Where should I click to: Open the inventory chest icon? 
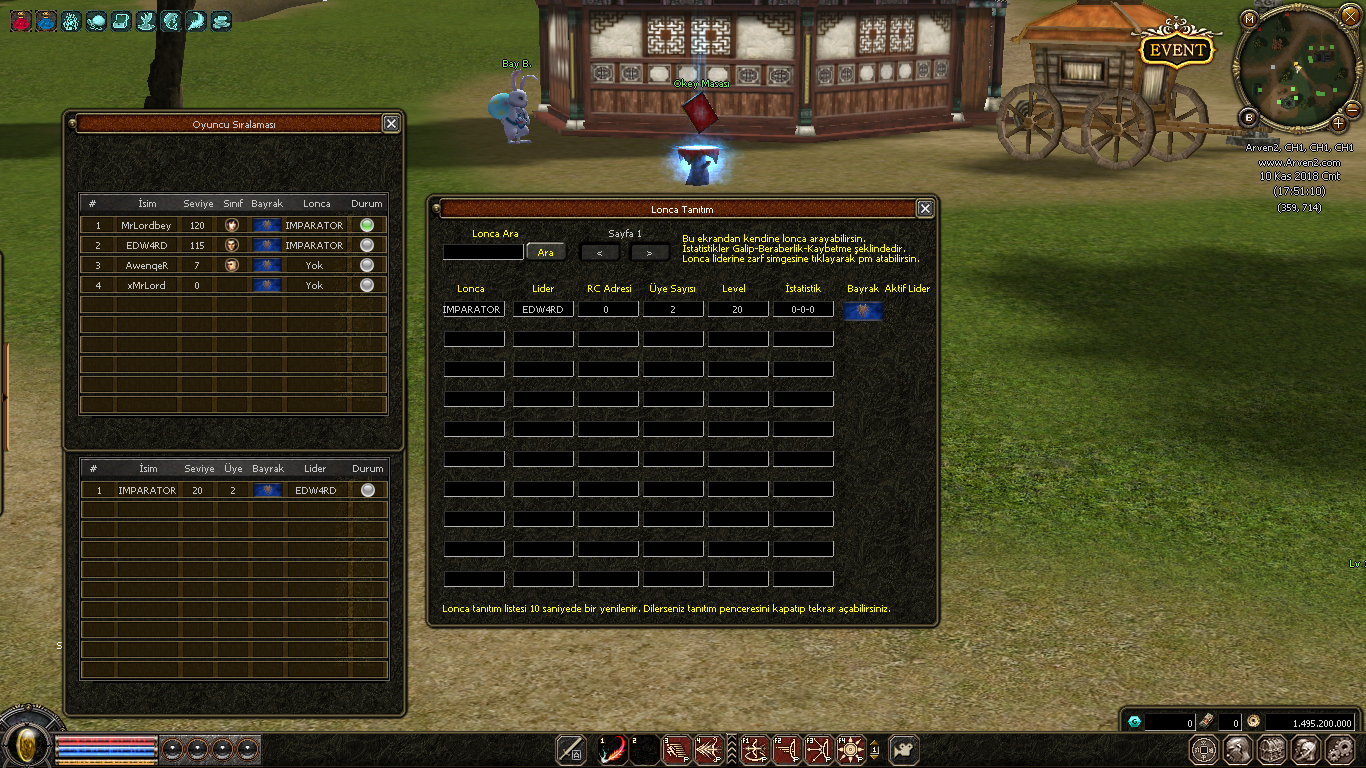coord(1272,749)
